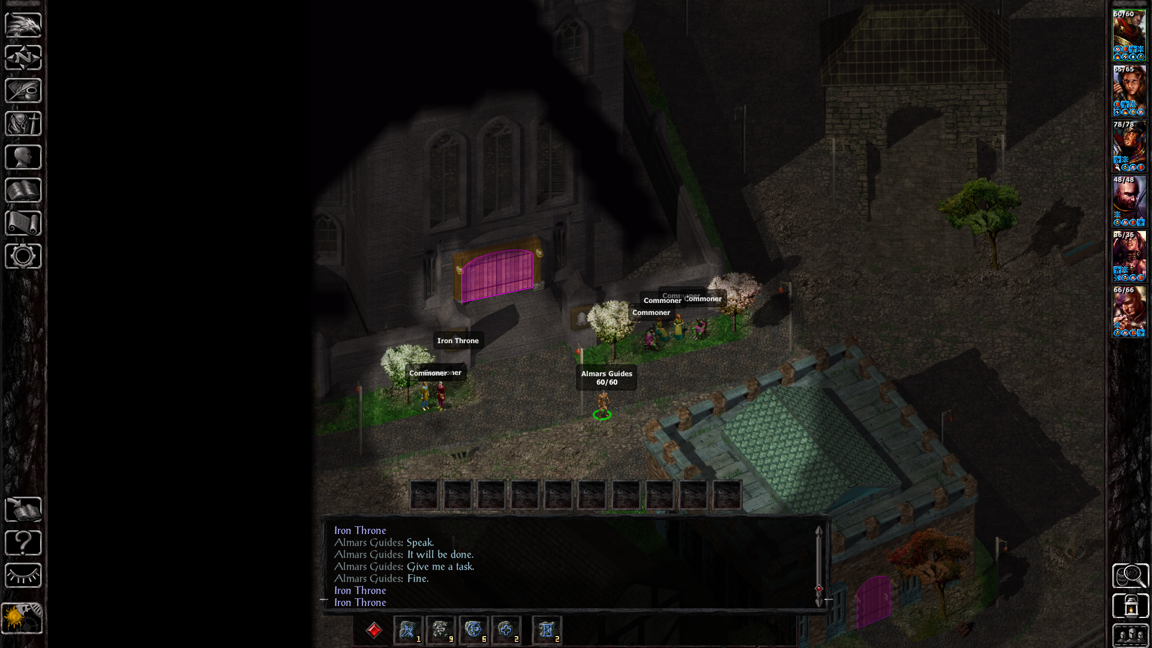Open the journal with the quill button

[23, 91]
